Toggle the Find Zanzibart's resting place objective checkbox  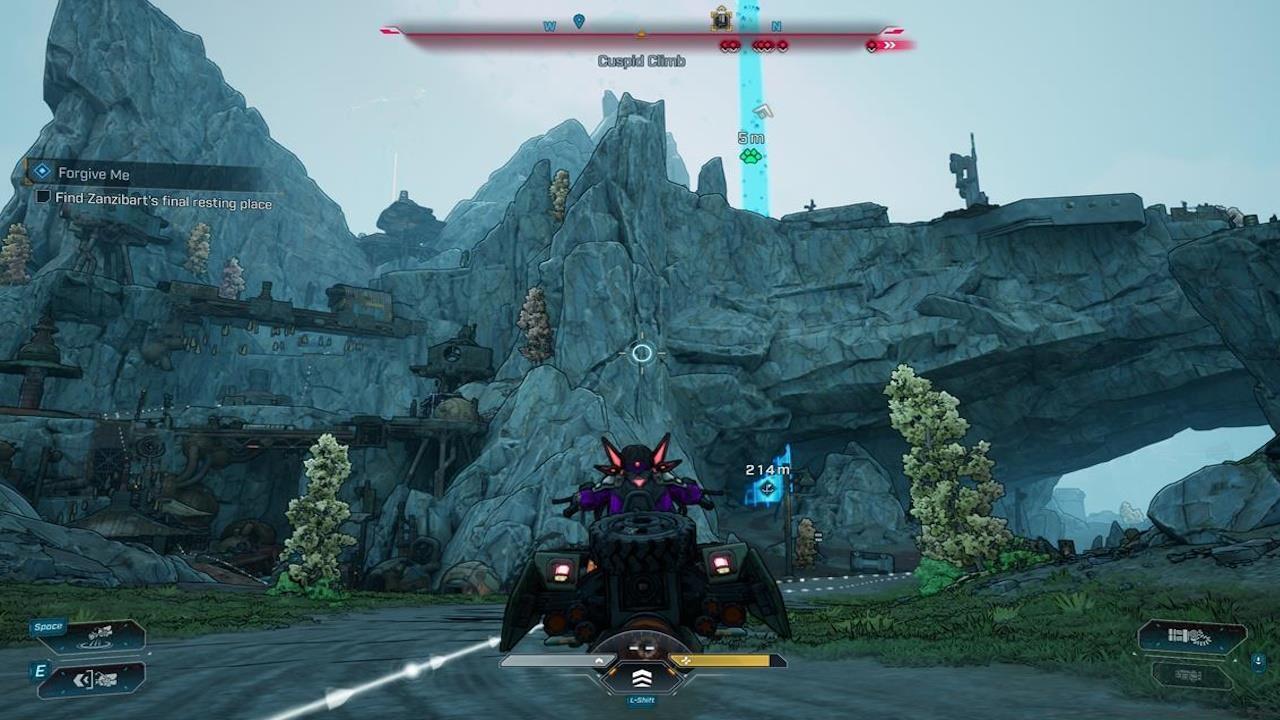point(43,198)
